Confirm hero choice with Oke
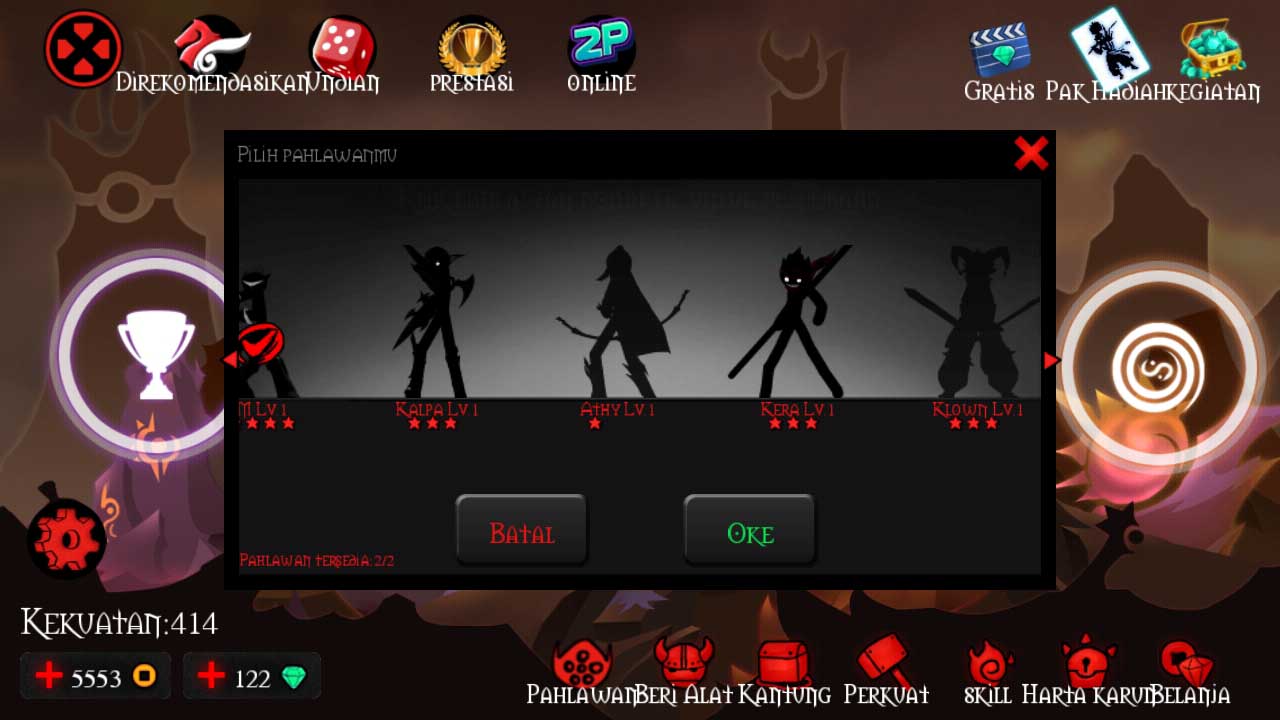Image resolution: width=1280 pixels, height=720 pixels. click(750, 531)
